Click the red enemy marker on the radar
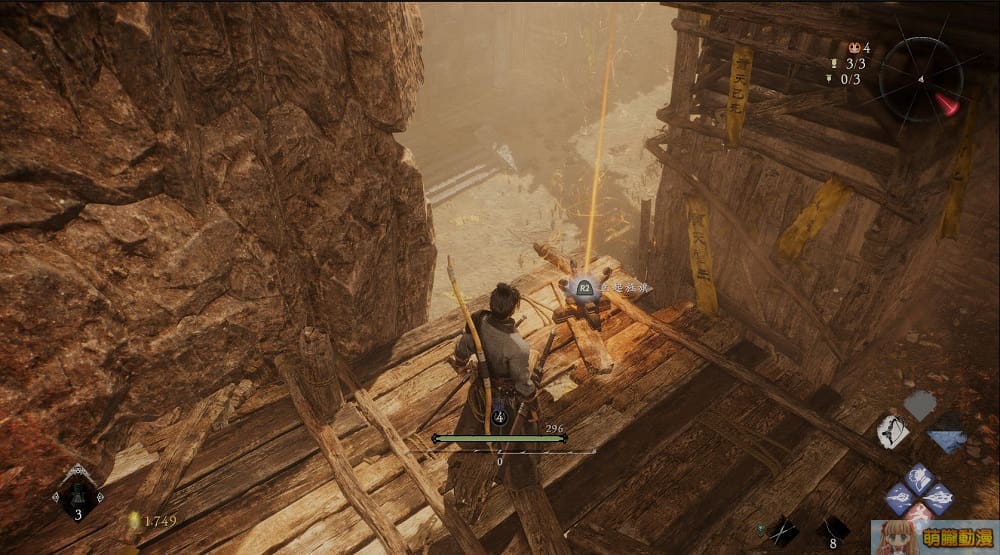The width and height of the screenshot is (1000, 555). (947, 104)
